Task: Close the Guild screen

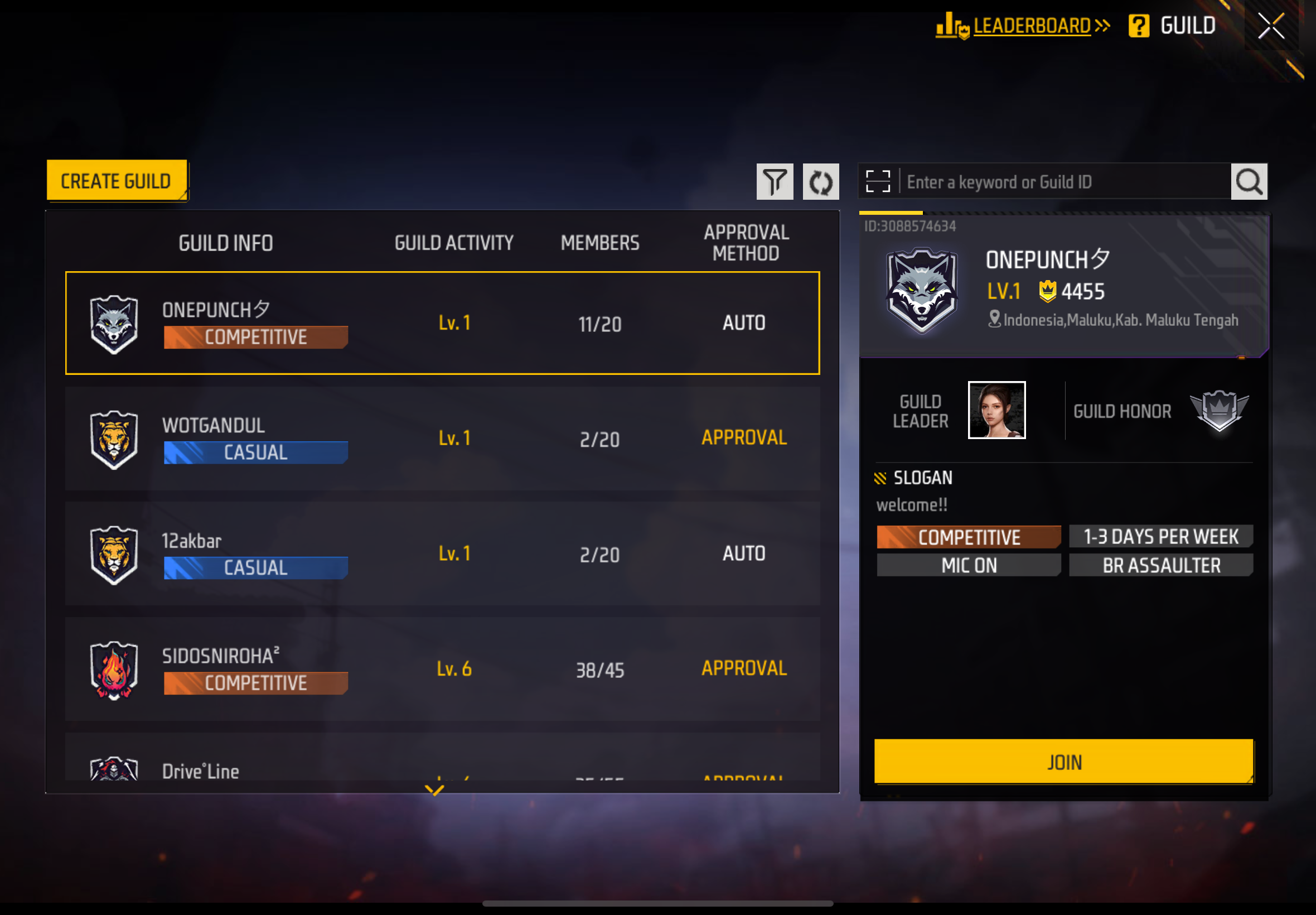Action: [x=1270, y=26]
